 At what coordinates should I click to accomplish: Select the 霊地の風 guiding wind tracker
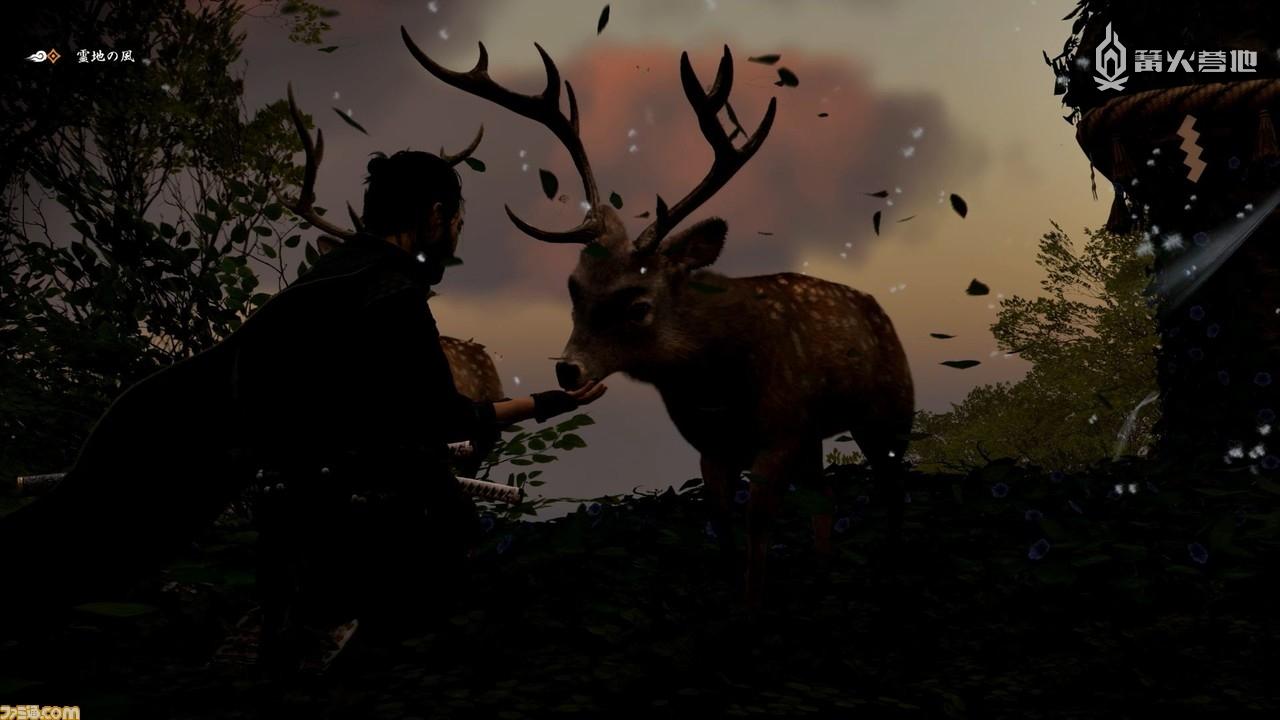(82, 56)
